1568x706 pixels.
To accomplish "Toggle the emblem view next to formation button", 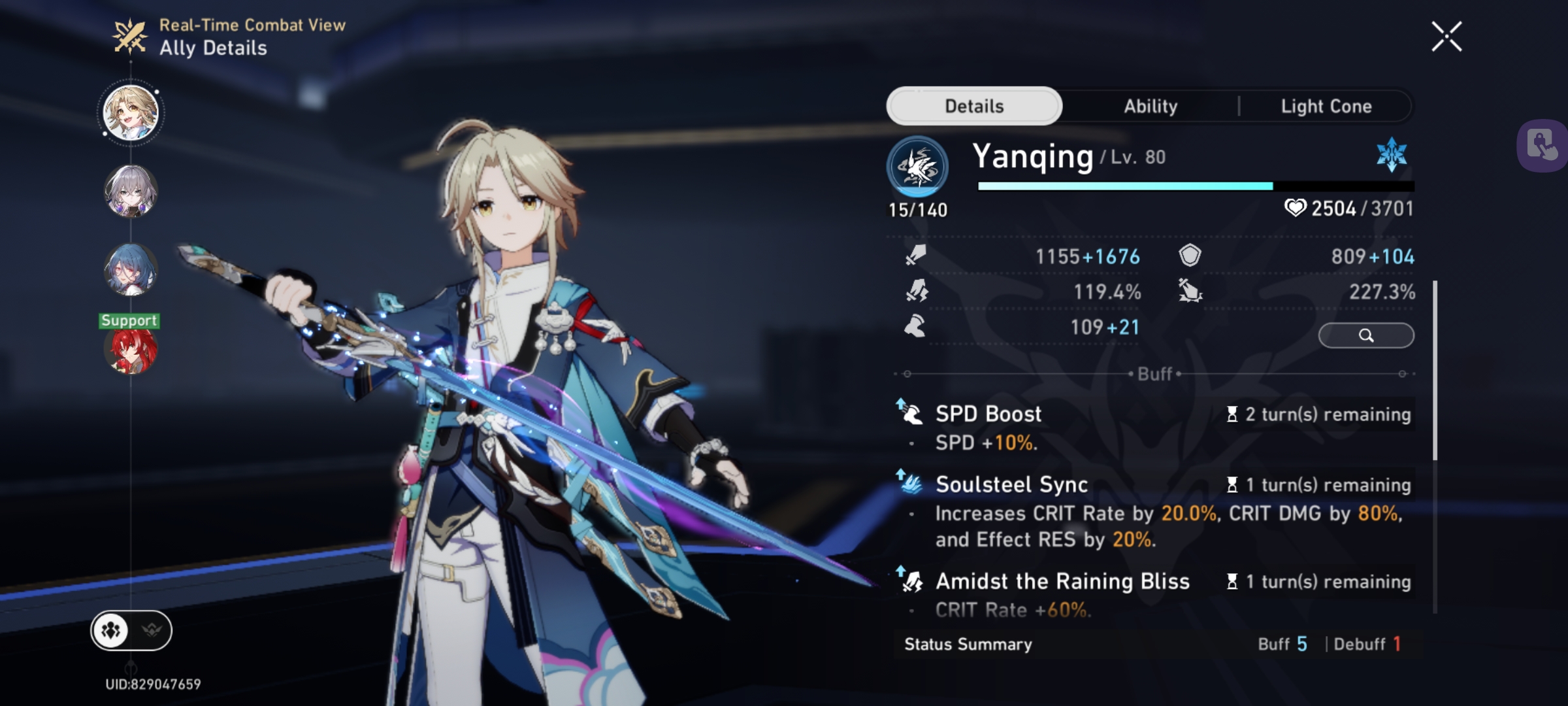I will (x=152, y=630).
